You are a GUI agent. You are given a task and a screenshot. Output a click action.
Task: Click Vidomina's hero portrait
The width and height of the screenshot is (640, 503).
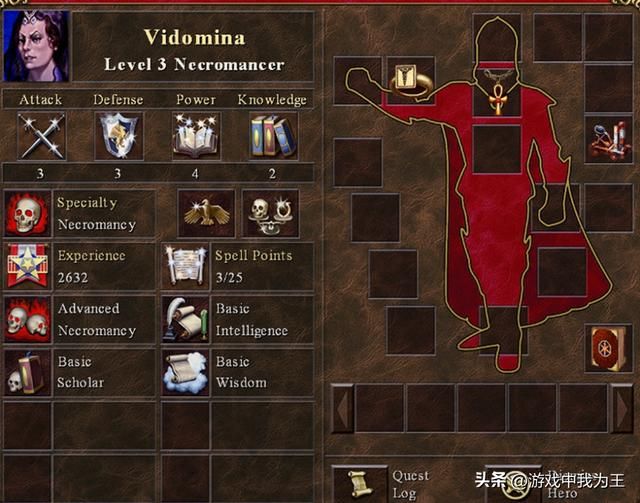(x=37, y=45)
